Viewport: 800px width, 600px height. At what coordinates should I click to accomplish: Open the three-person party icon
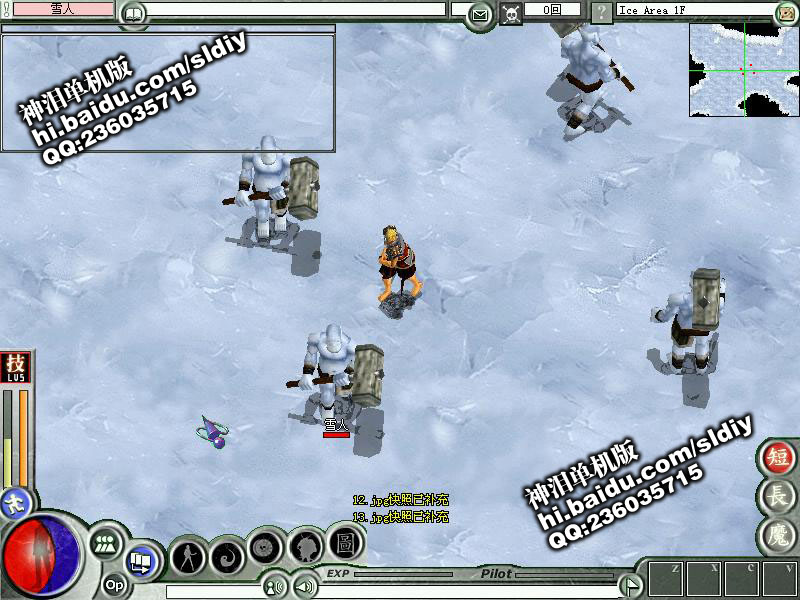(104, 546)
